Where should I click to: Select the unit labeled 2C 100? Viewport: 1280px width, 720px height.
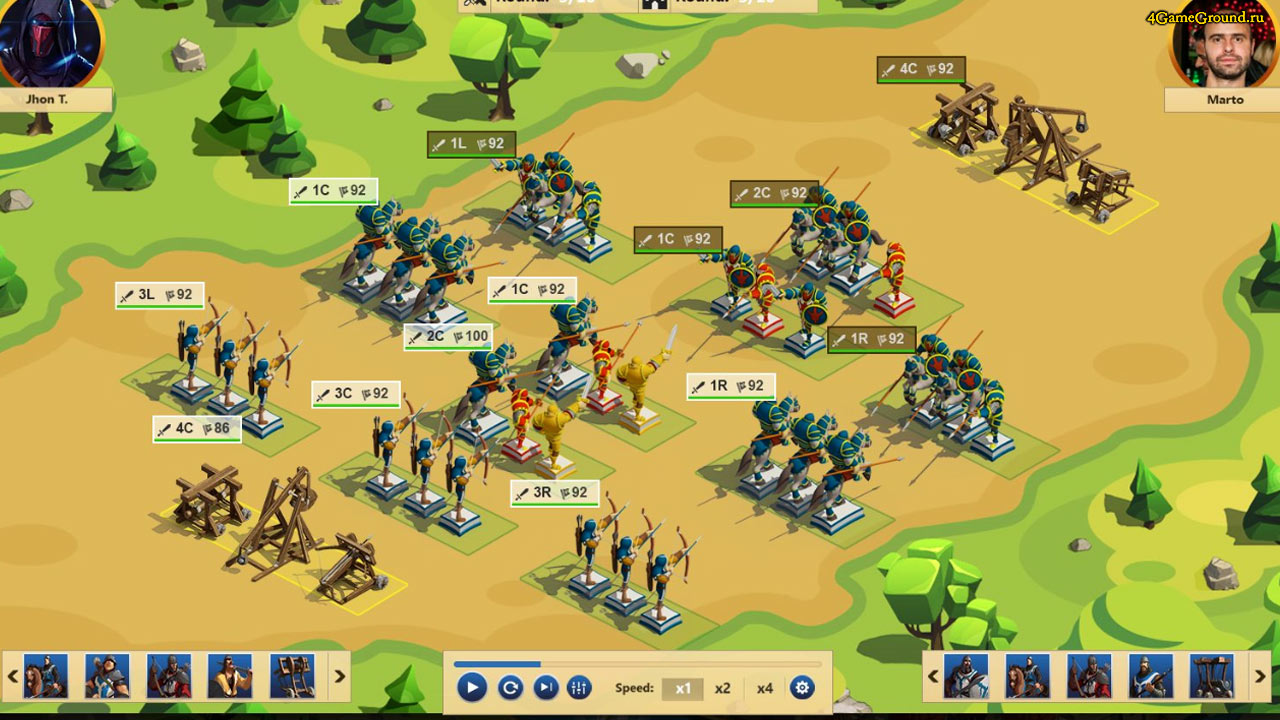(448, 337)
